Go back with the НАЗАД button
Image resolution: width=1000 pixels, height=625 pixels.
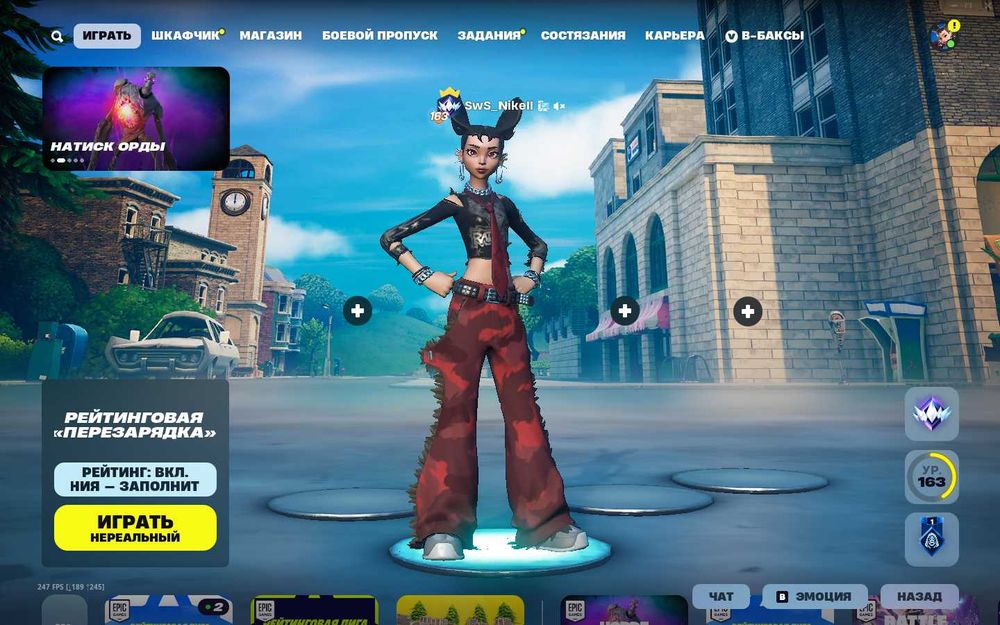pyautogui.click(x=918, y=597)
